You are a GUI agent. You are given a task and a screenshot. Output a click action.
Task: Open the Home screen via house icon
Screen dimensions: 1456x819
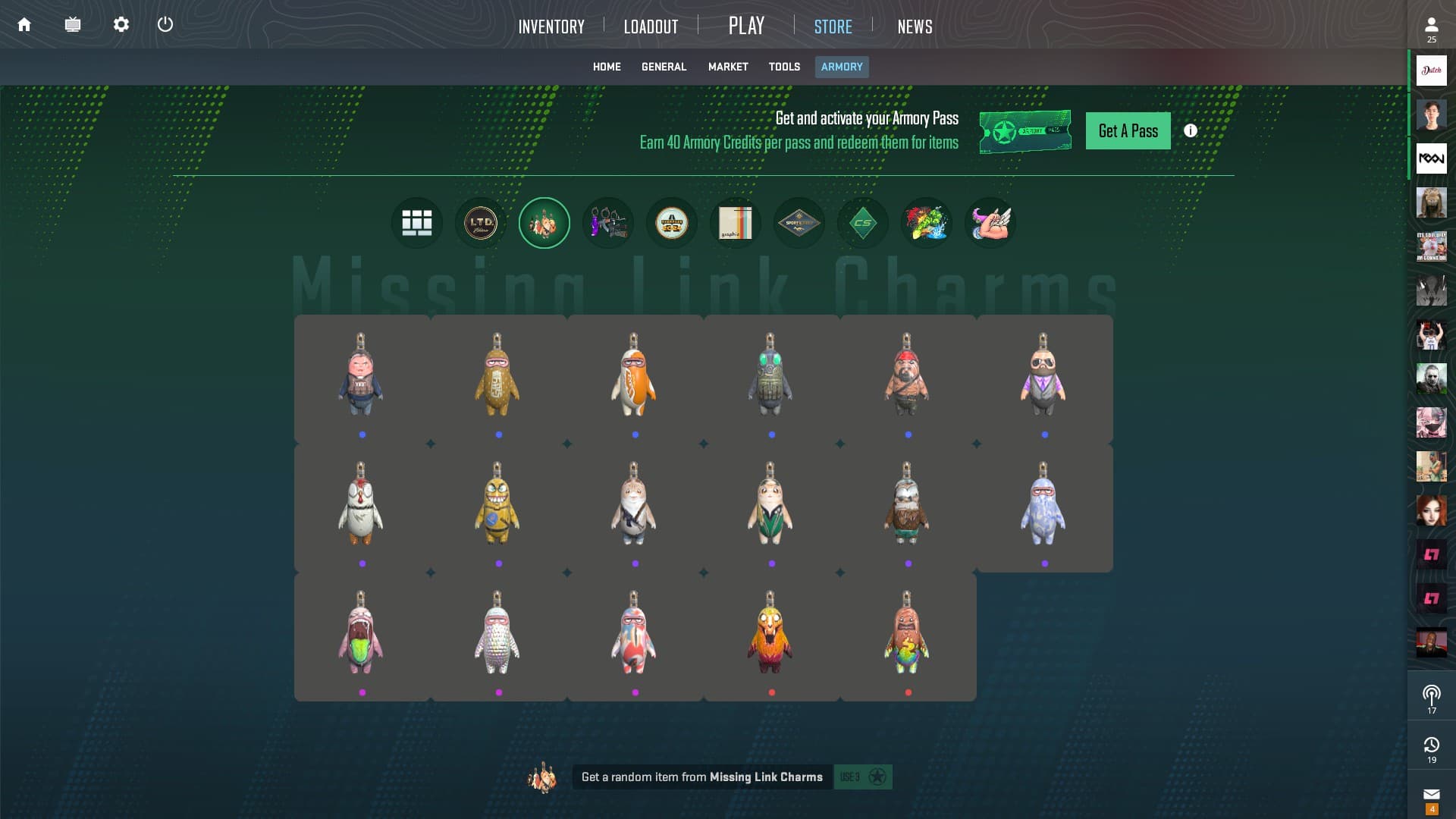pos(26,24)
